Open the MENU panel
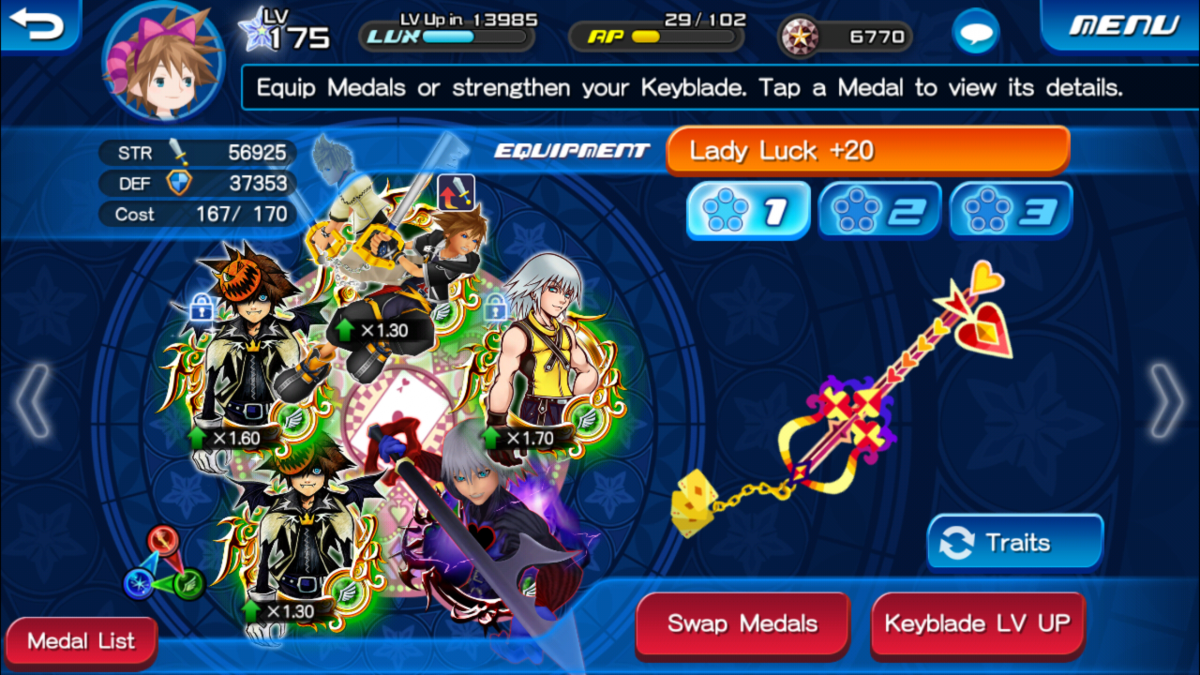Image resolution: width=1200 pixels, height=675 pixels. pos(1120,26)
